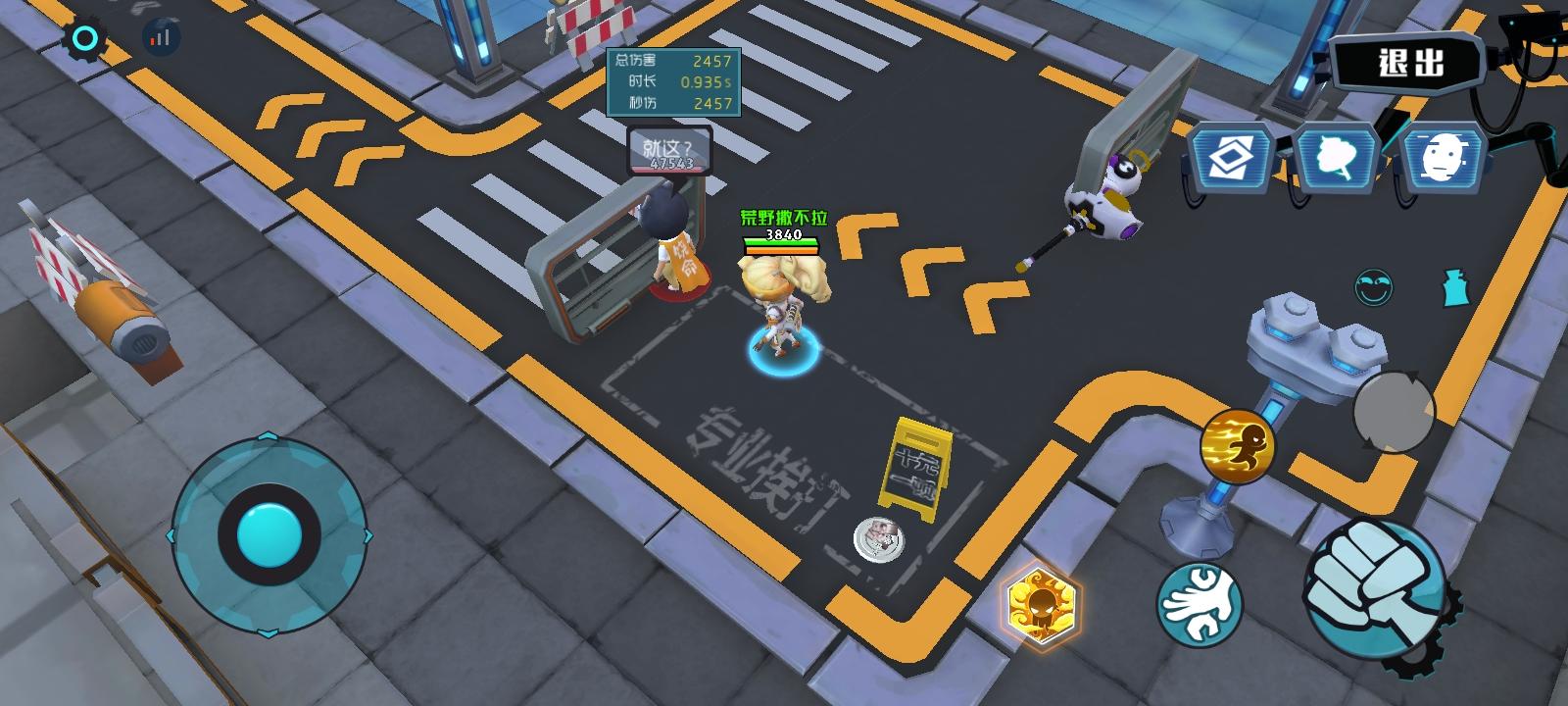Open the settings gear icon
Viewport: 1568px width, 706px height.
tap(83, 36)
